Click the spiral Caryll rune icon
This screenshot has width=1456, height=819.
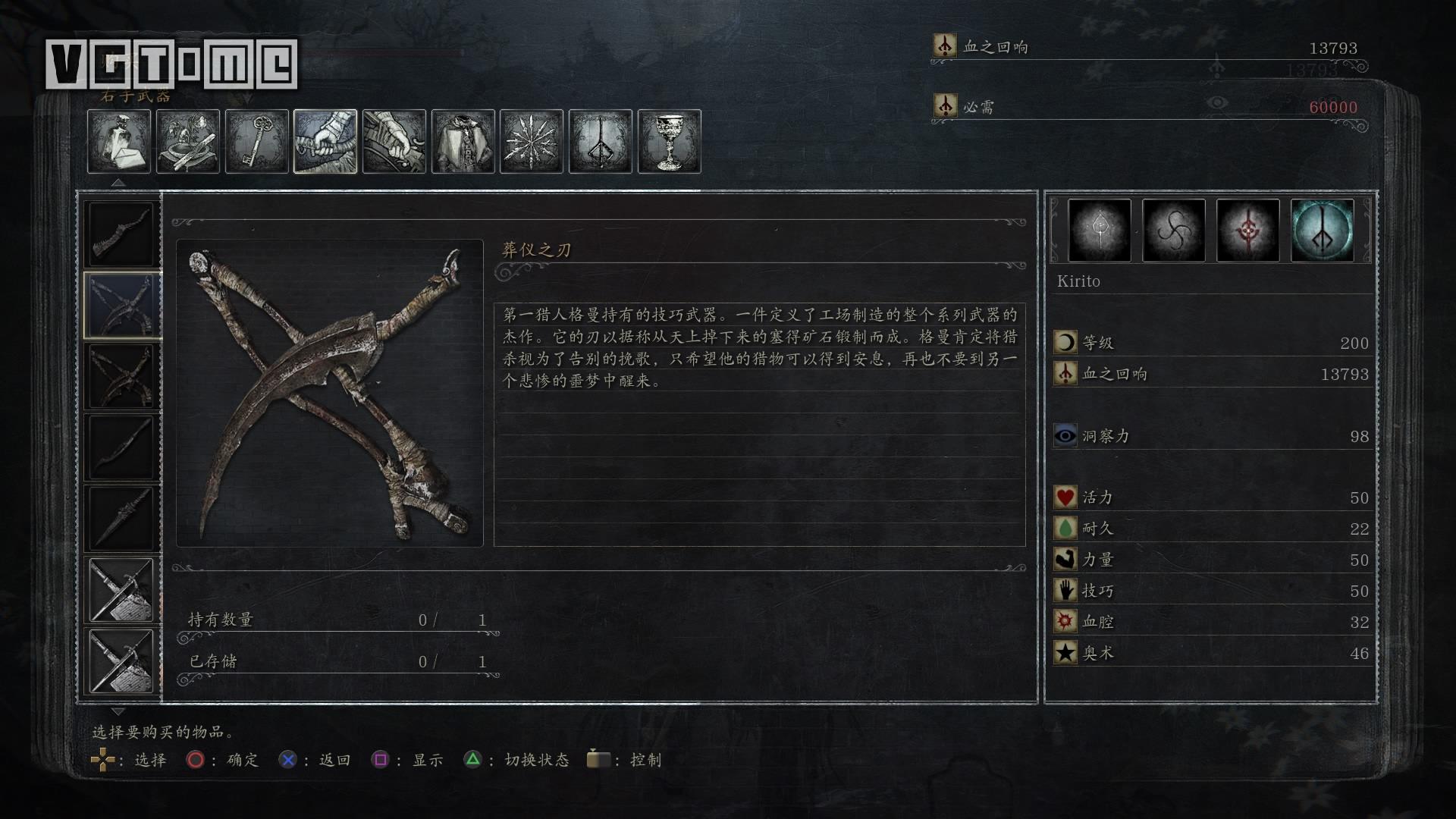click(1173, 231)
